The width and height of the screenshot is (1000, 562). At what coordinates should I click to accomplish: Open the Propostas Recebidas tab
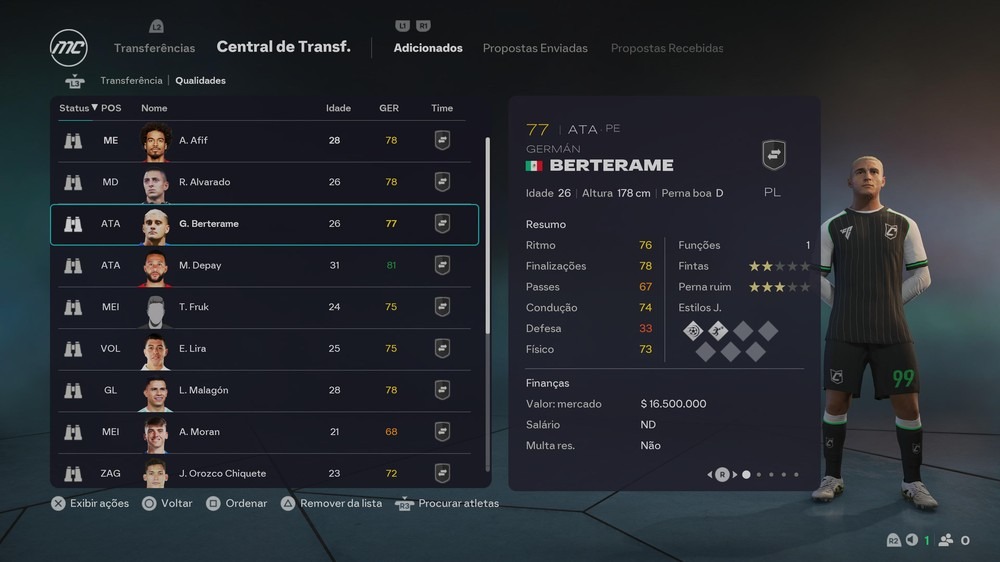(667, 48)
